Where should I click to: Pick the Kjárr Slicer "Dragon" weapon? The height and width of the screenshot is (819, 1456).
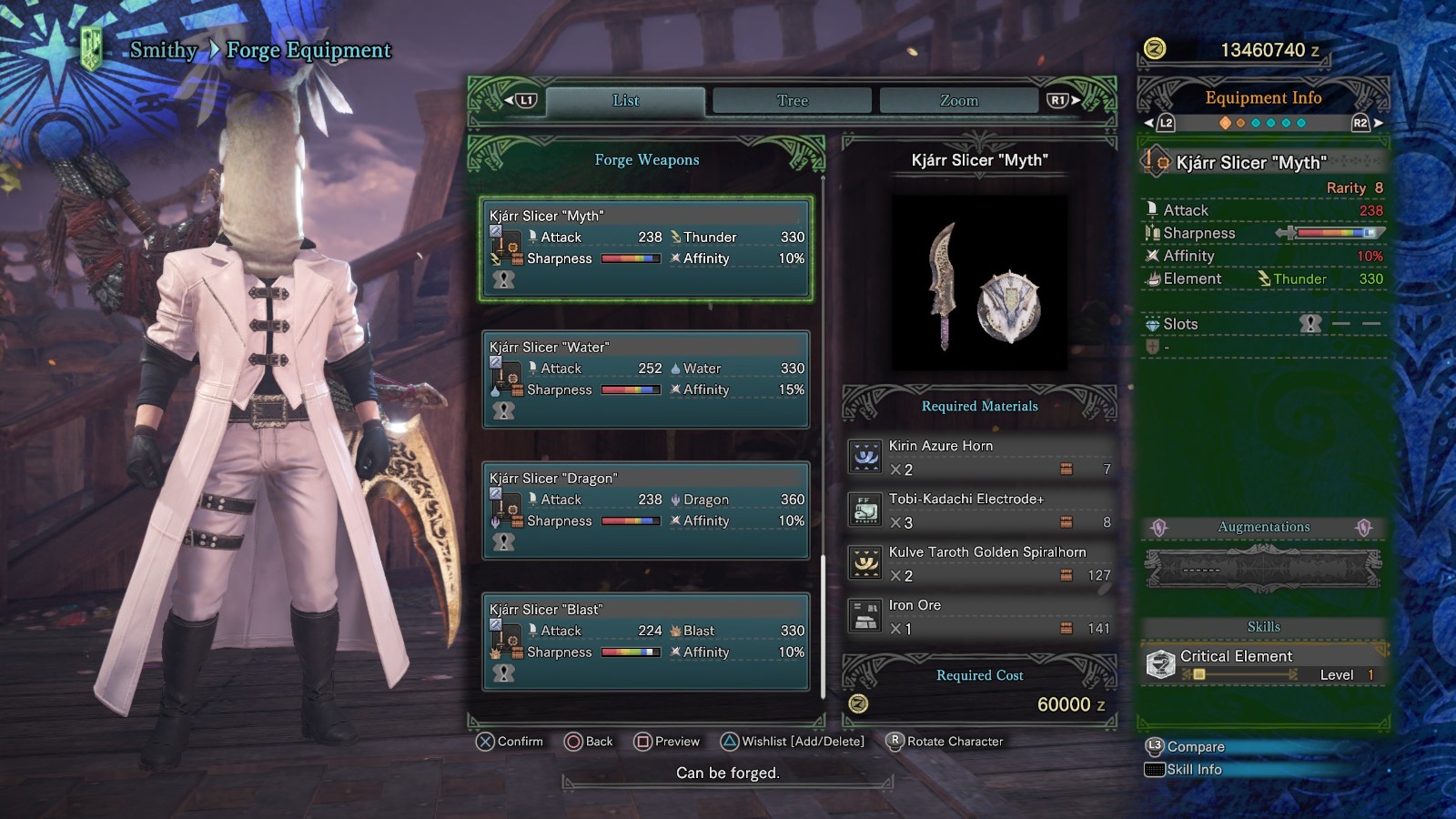(646, 511)
